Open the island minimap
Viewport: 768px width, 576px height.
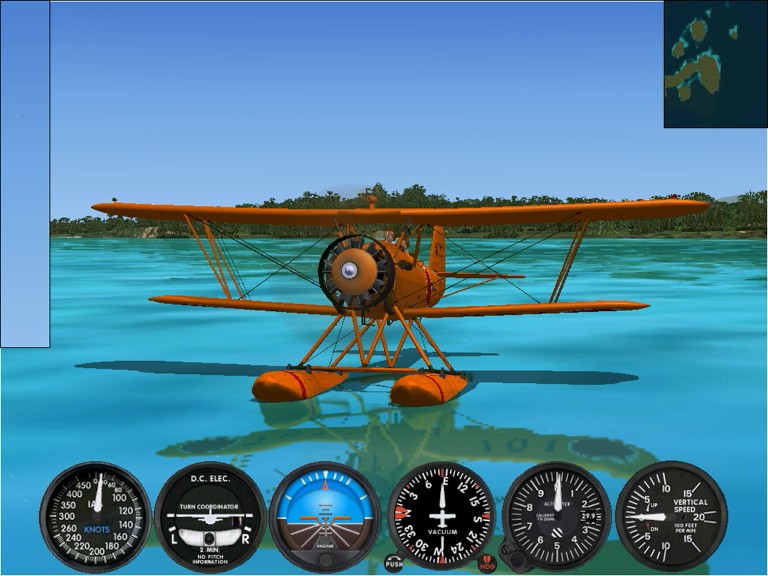click(x=715, y=64)
